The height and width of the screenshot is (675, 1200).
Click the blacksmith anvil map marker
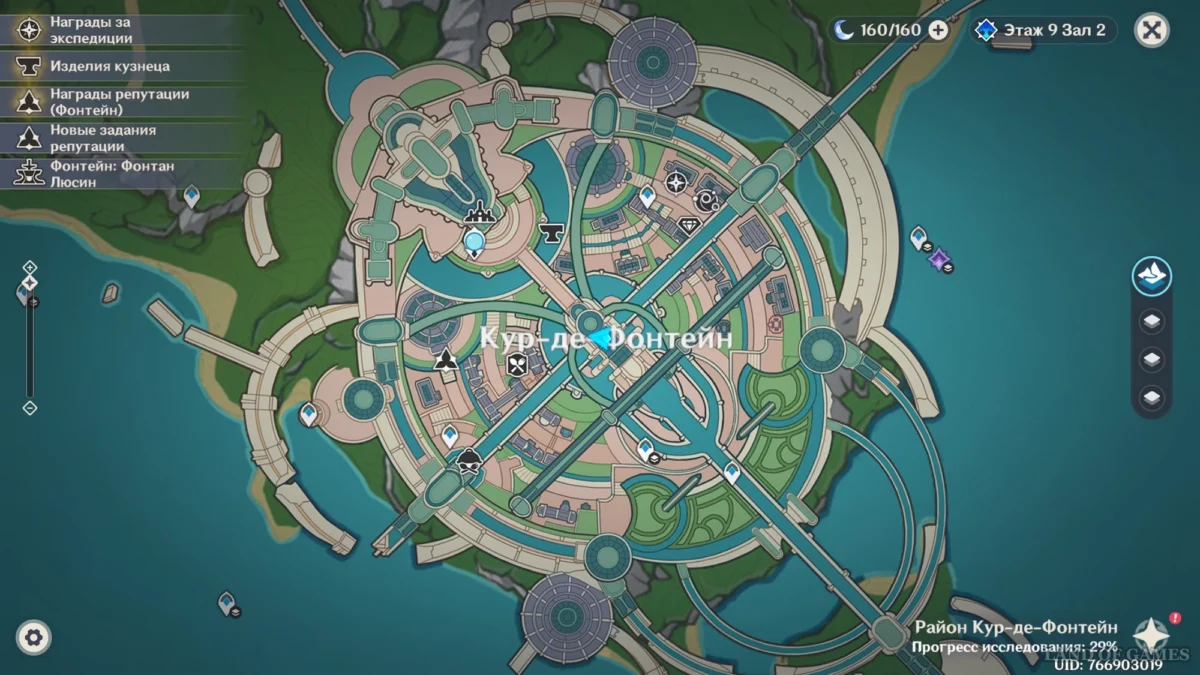pos(549,231)
